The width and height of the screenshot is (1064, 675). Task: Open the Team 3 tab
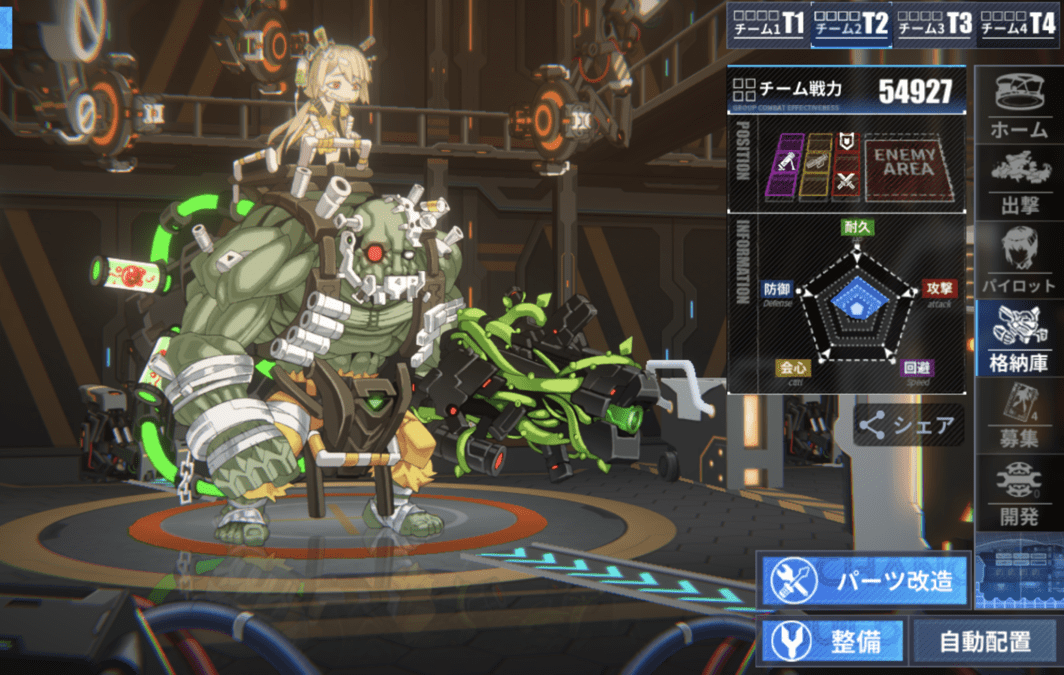[x=935, y=25]
